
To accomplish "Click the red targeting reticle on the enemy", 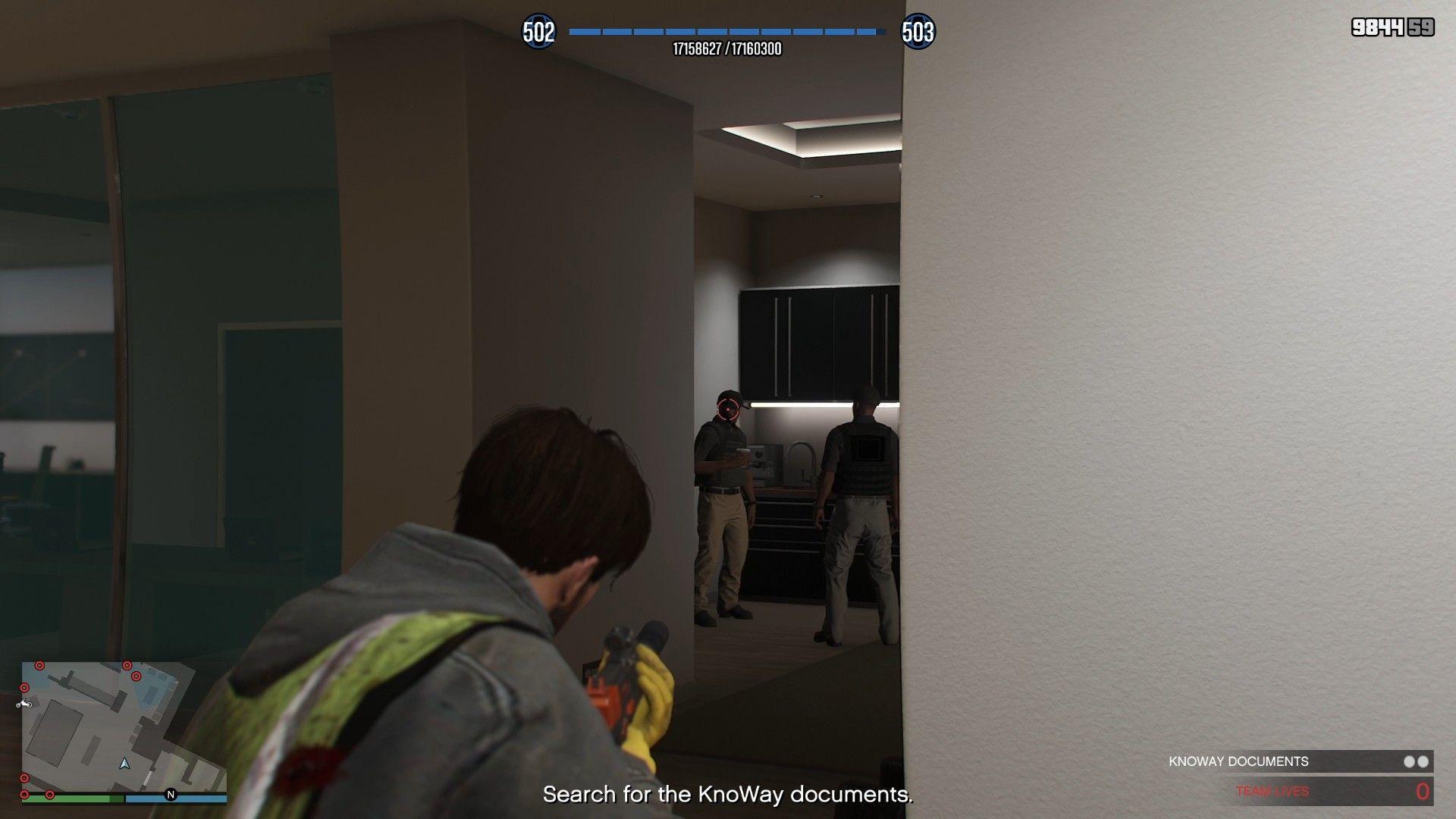I will [x=729, y=408].
